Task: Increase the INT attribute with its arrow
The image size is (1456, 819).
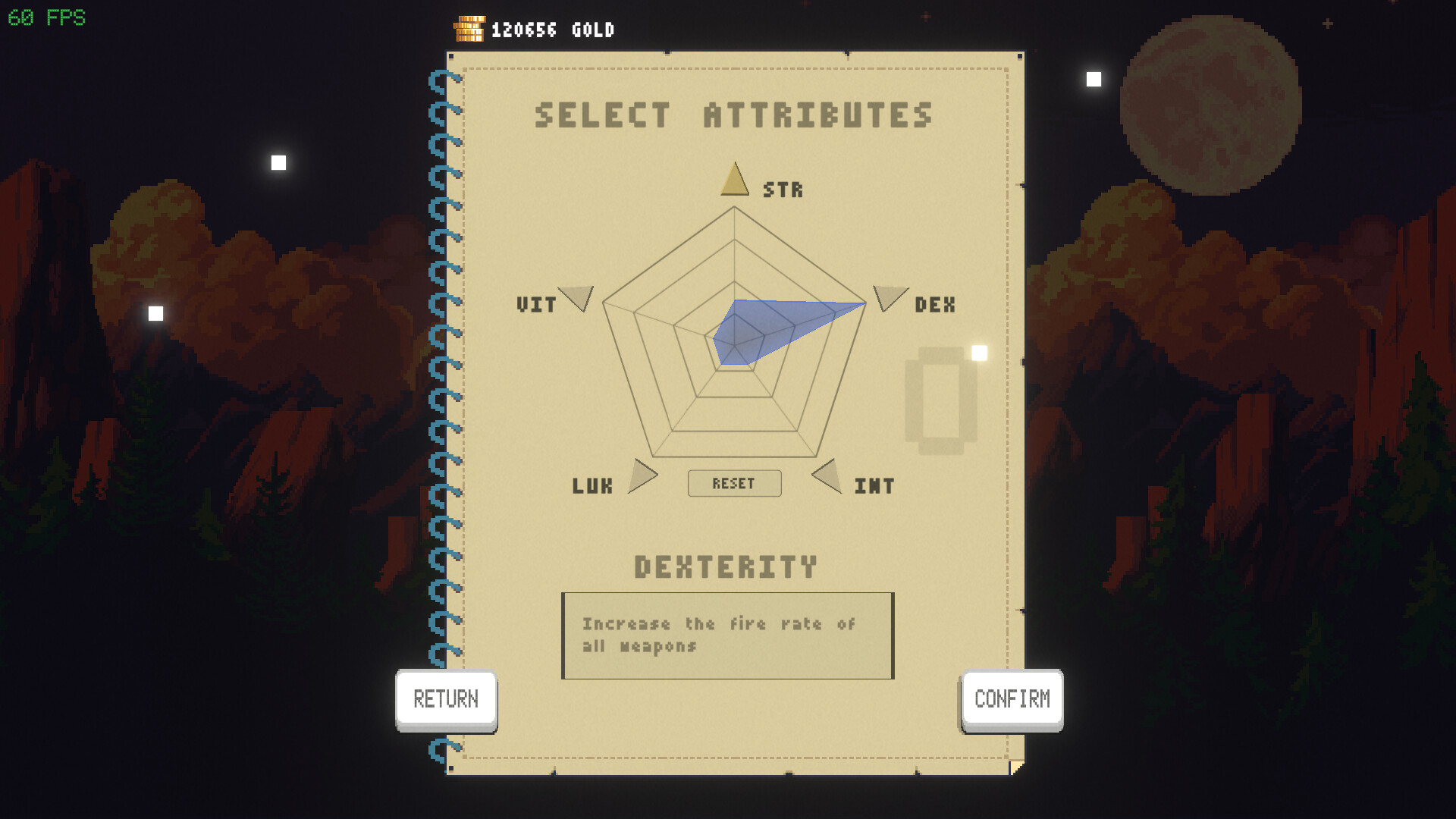Action: (826, 476)
